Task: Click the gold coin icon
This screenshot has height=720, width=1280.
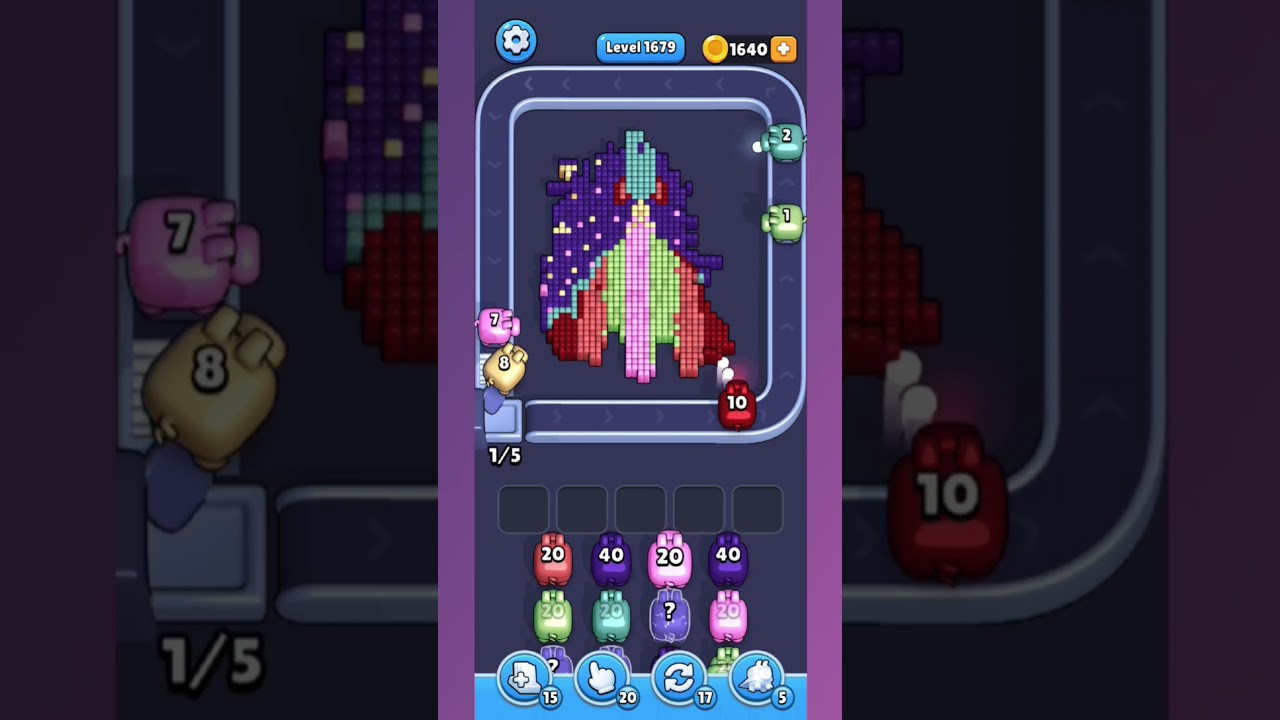Action: point(715,47)
